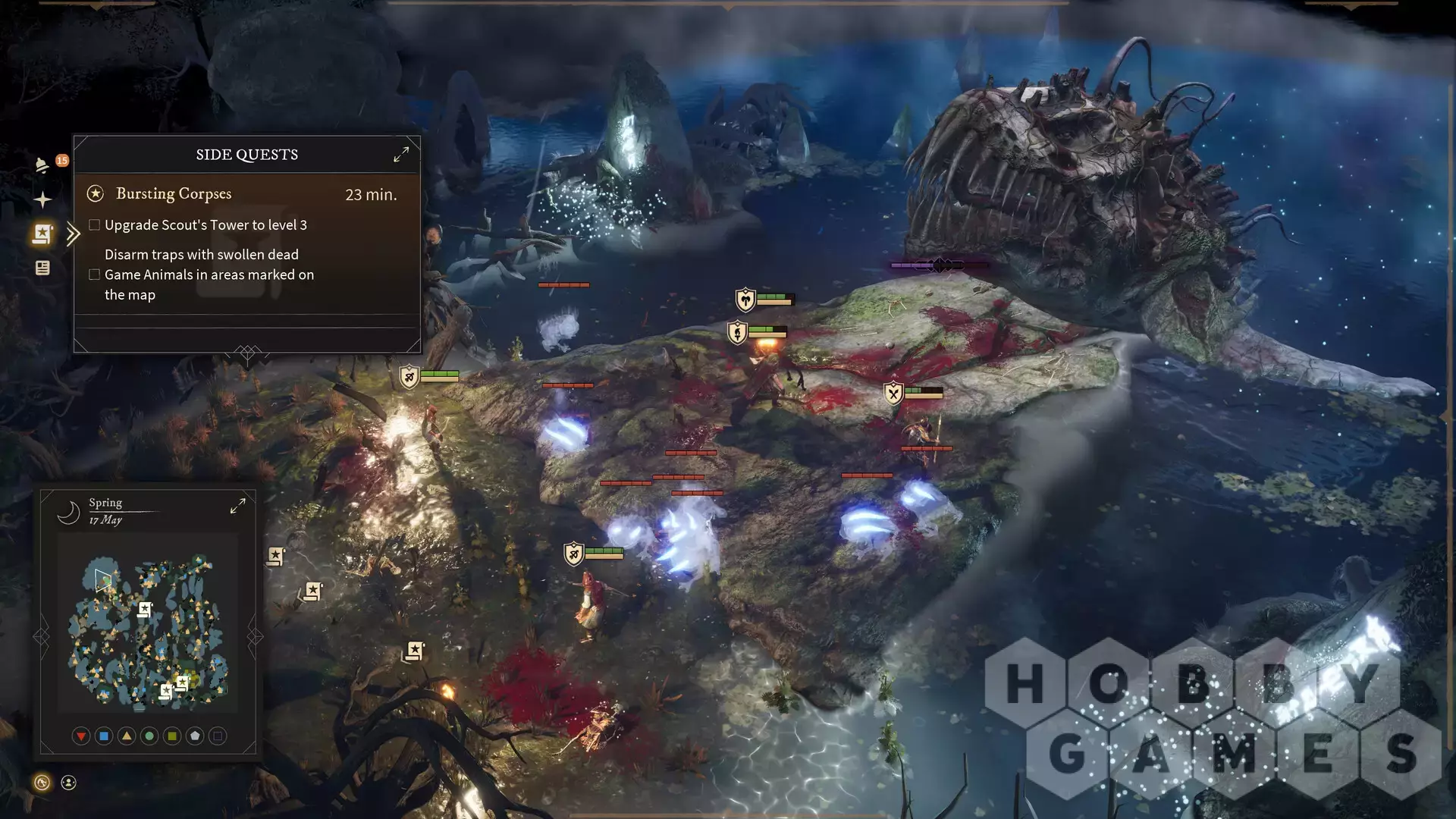Switch to the newspaper log tab

pyautogui.click(x=42, y=268)
